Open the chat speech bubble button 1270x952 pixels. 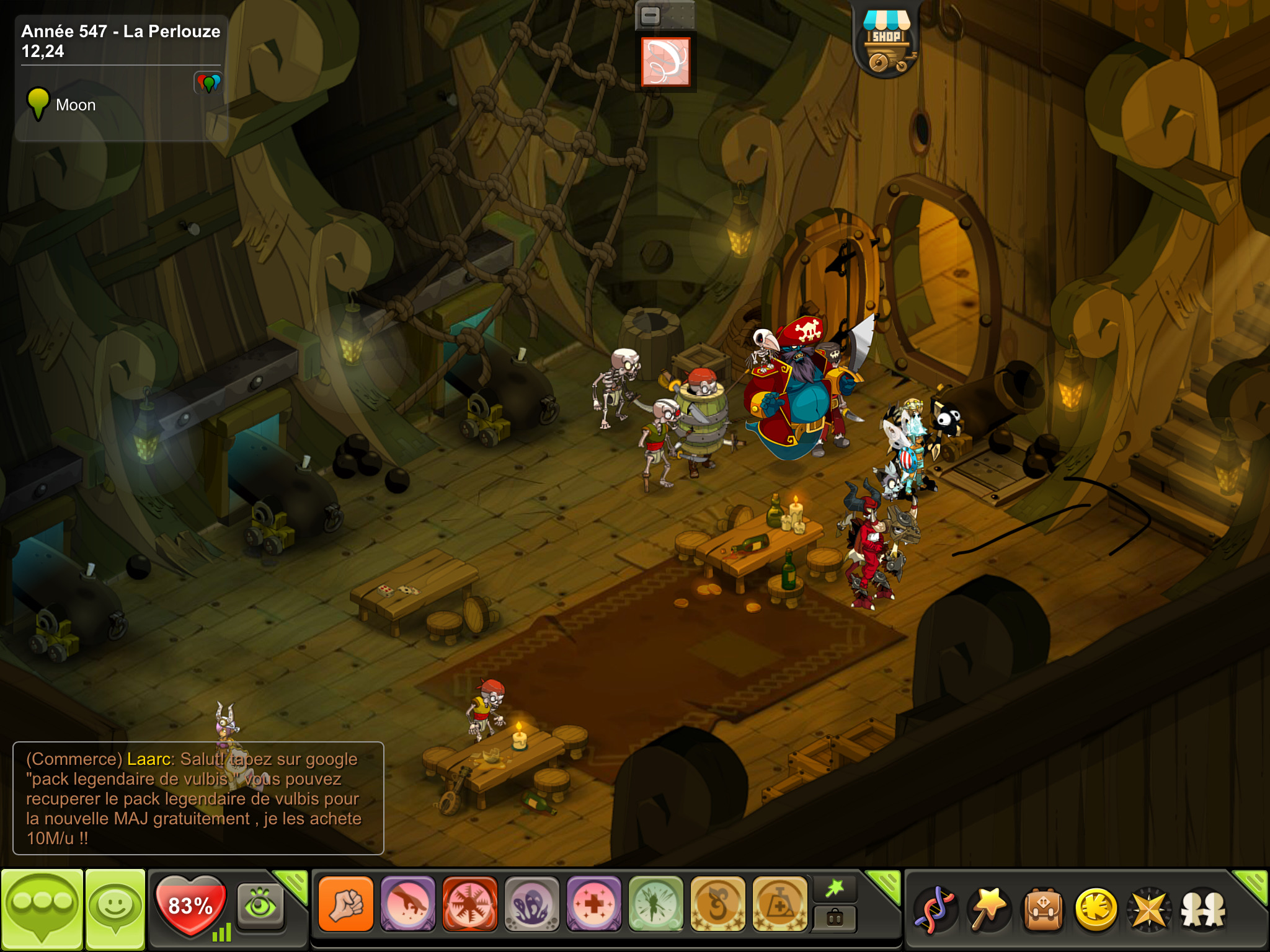click(x=42, y=909)
